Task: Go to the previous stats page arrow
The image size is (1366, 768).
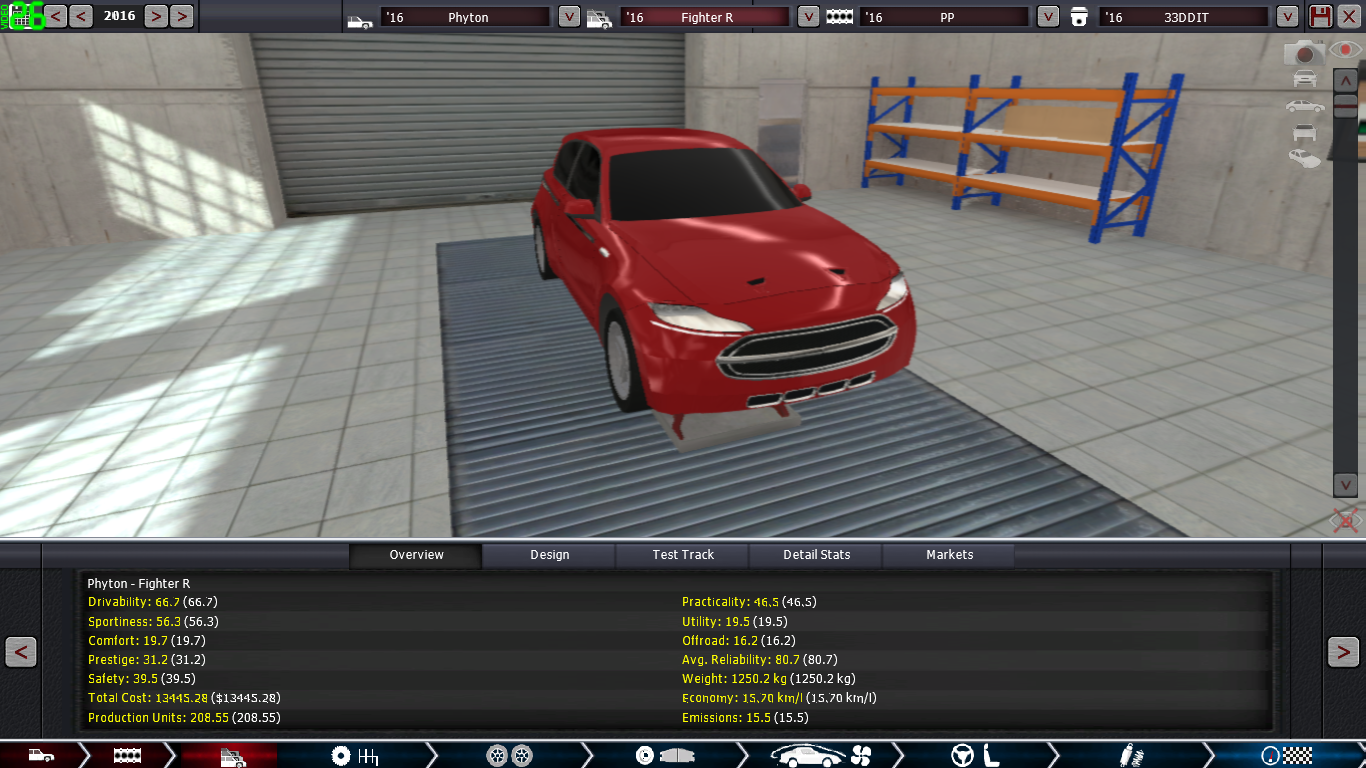Action: point(21,652)
